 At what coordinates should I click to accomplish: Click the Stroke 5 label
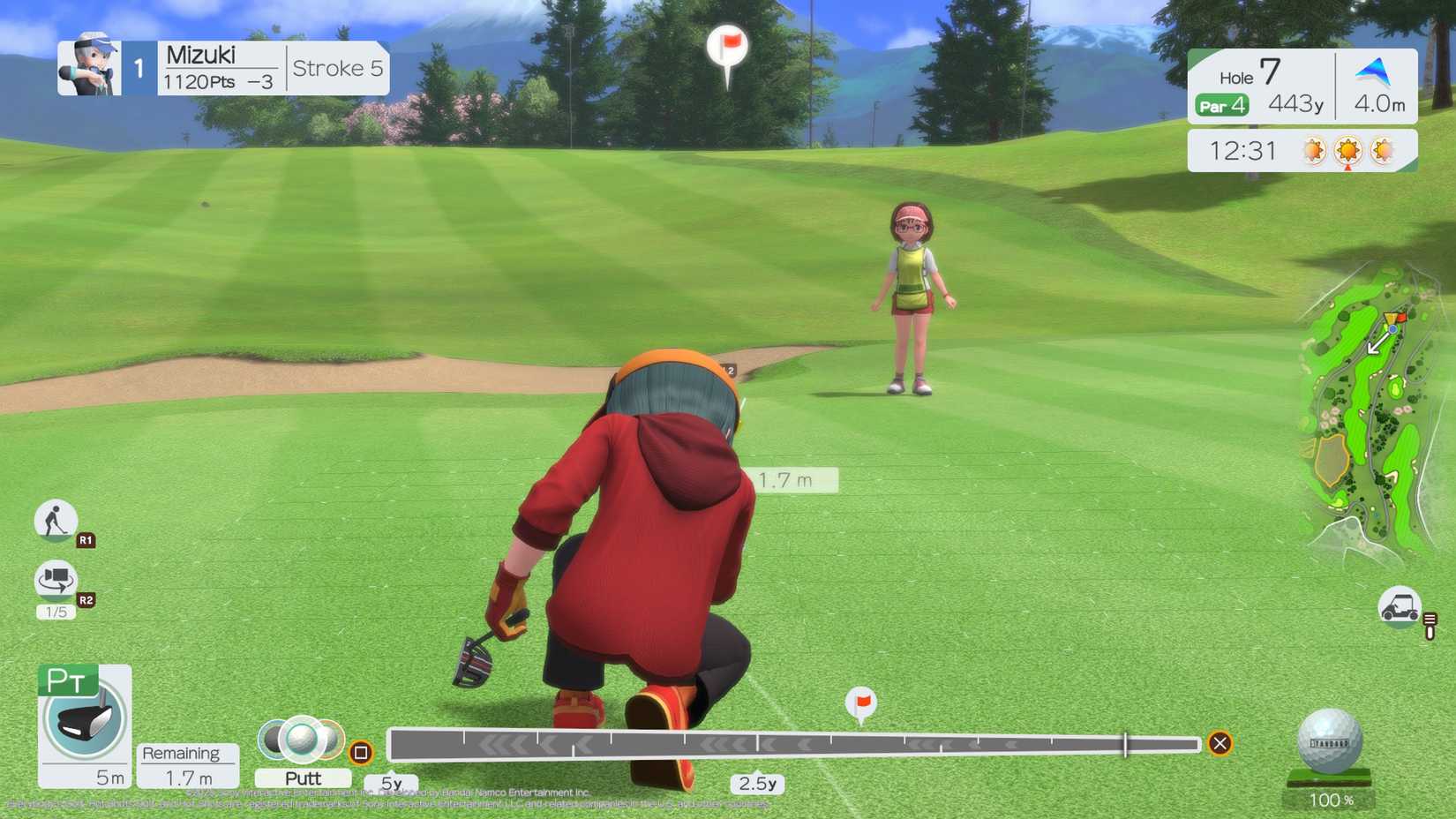point(337,68)
